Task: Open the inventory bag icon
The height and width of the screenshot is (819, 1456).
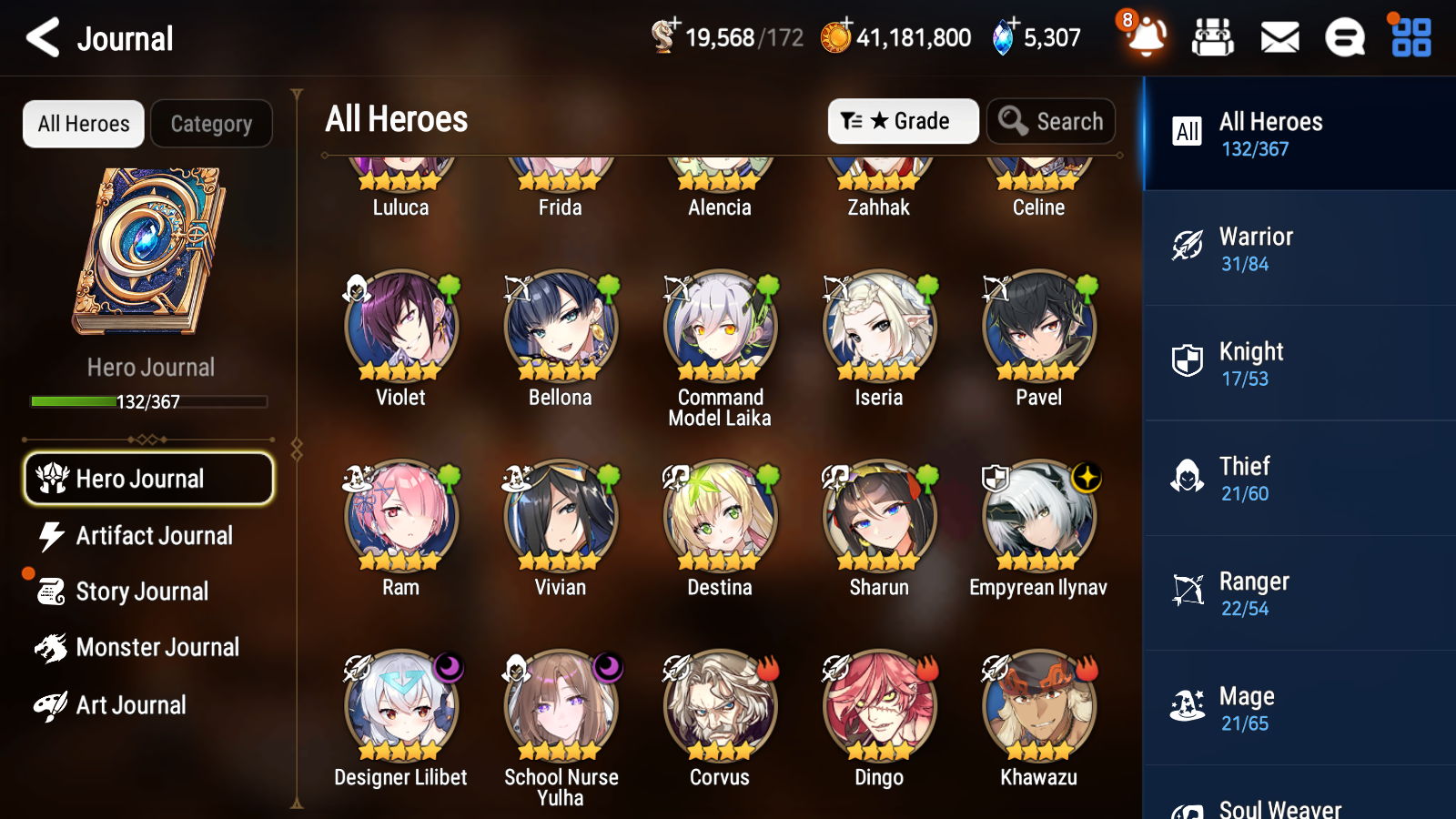Action: click(x=1214, y=37)
